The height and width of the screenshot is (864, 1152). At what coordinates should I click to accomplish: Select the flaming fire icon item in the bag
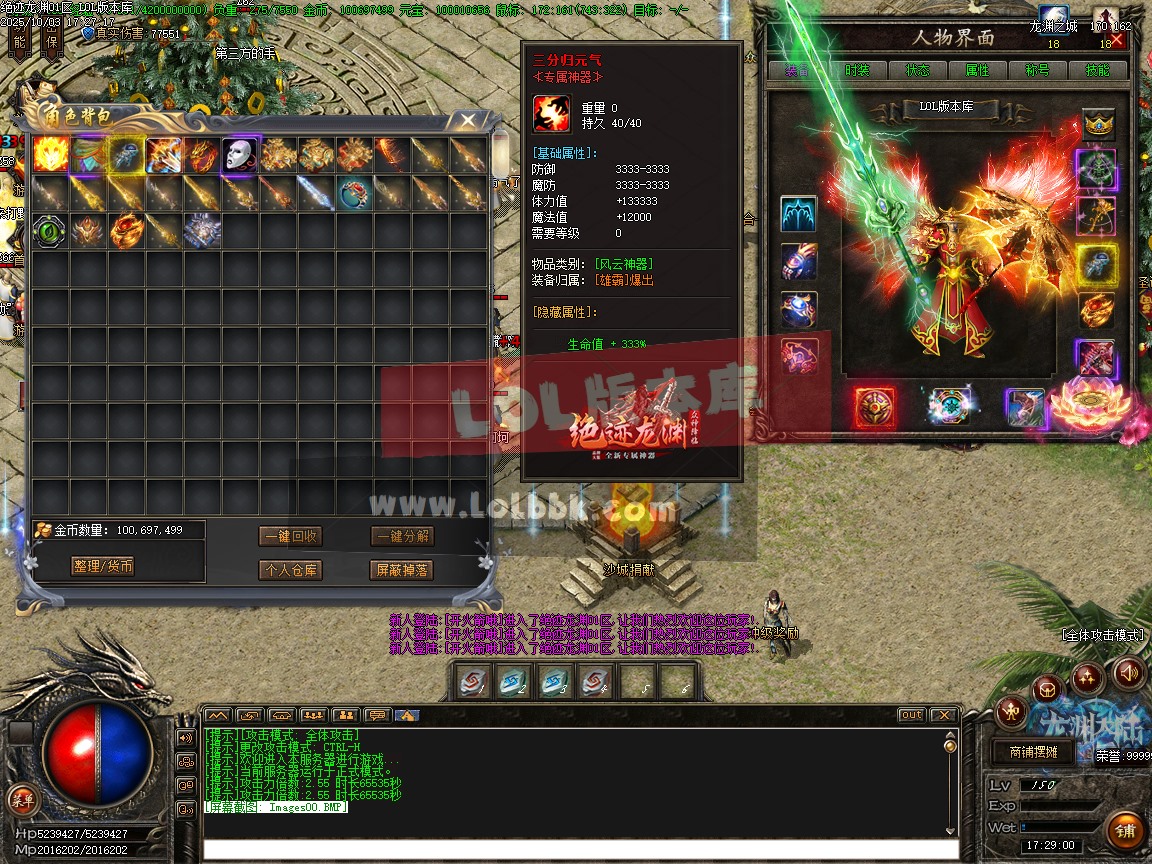pyautogui.click(x=51, y=155)
